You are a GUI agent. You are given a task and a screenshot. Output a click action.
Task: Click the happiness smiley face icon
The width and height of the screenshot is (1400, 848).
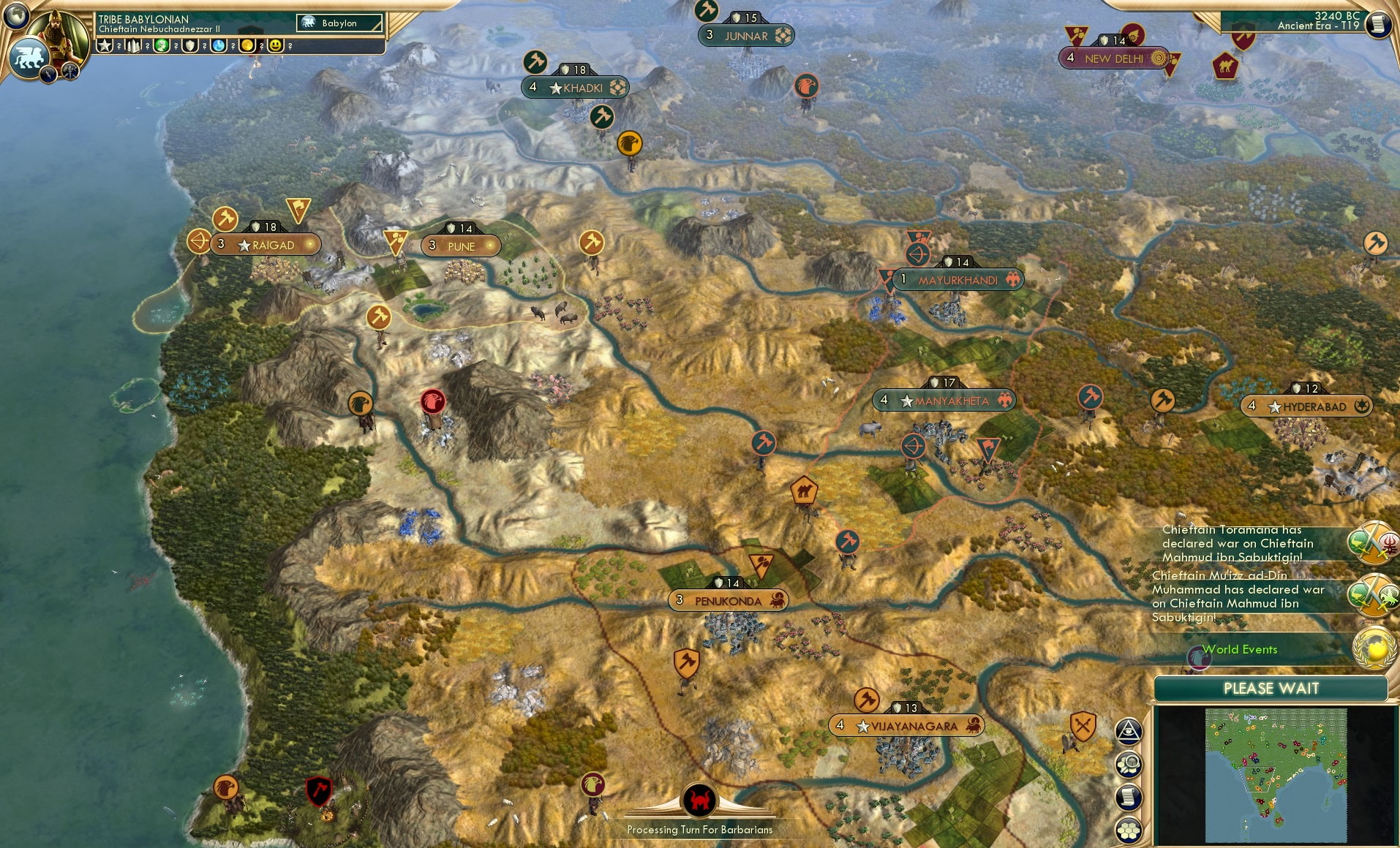[x=276, y=45]
